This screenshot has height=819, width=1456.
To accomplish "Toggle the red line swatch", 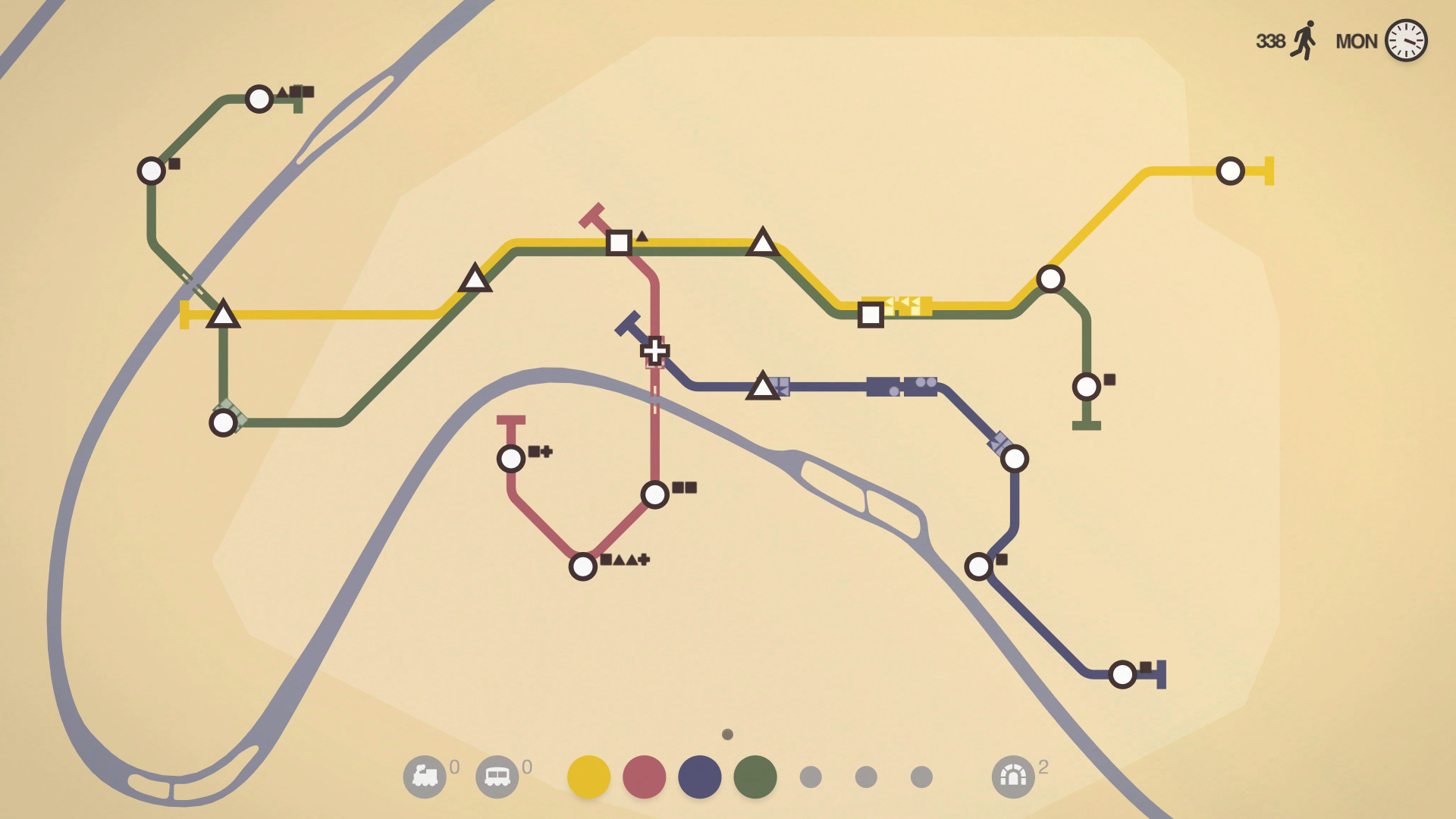I will click(x=643, y=777).
